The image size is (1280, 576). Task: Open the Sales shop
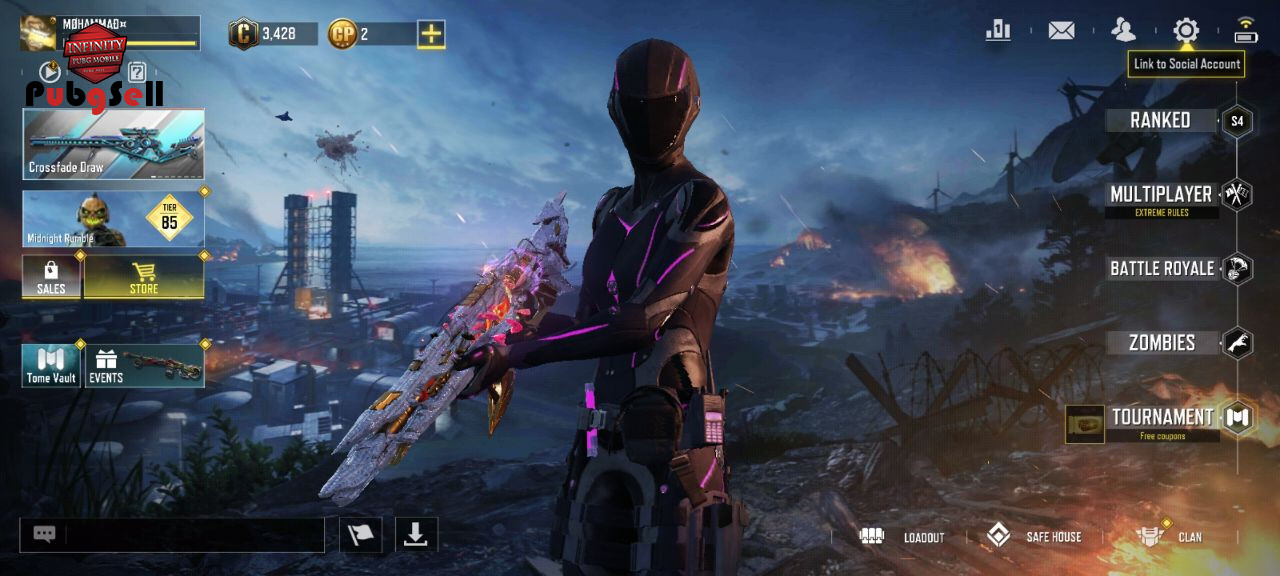click(x=51, y=276)
